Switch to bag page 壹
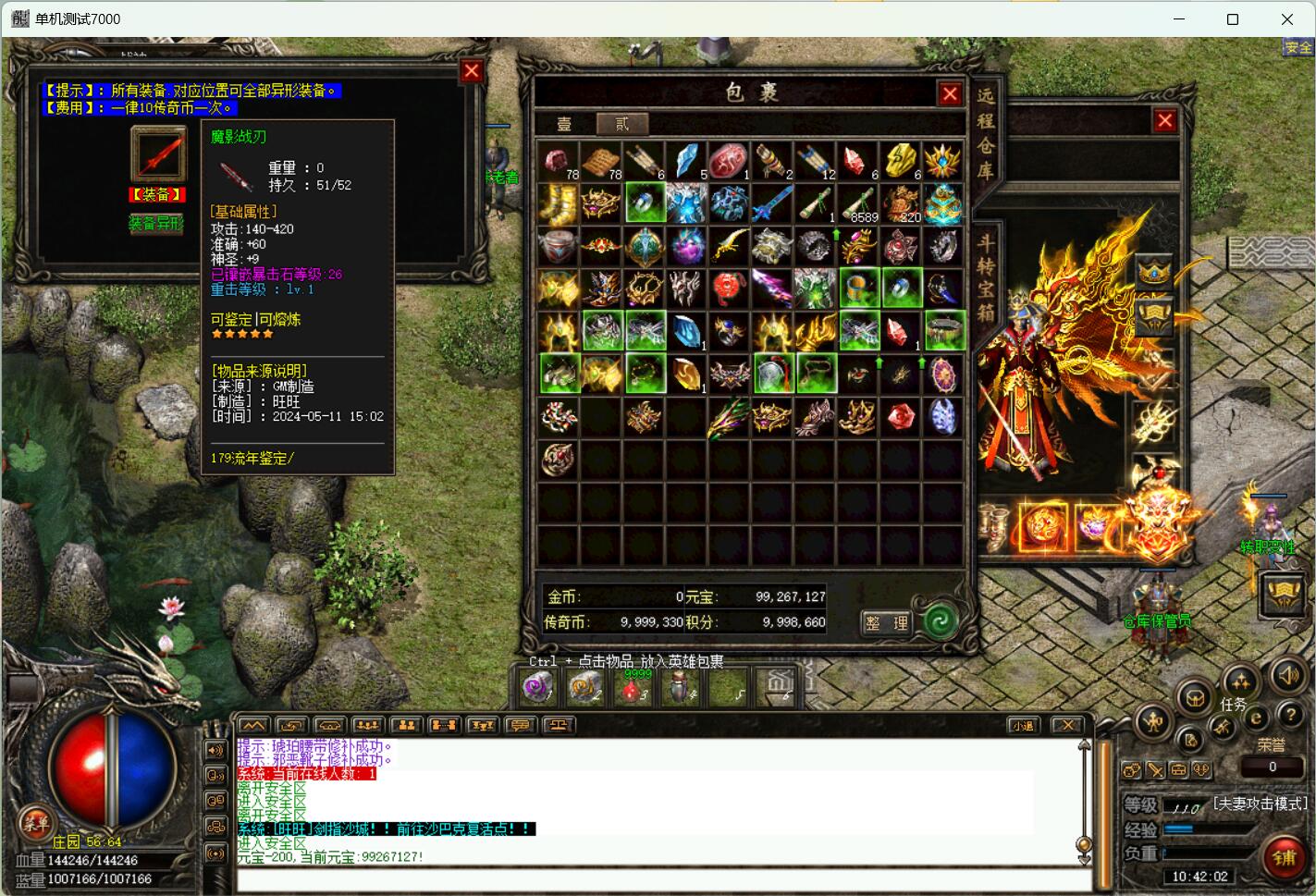This screenshot has height=896, width=1316. point(564,124)
